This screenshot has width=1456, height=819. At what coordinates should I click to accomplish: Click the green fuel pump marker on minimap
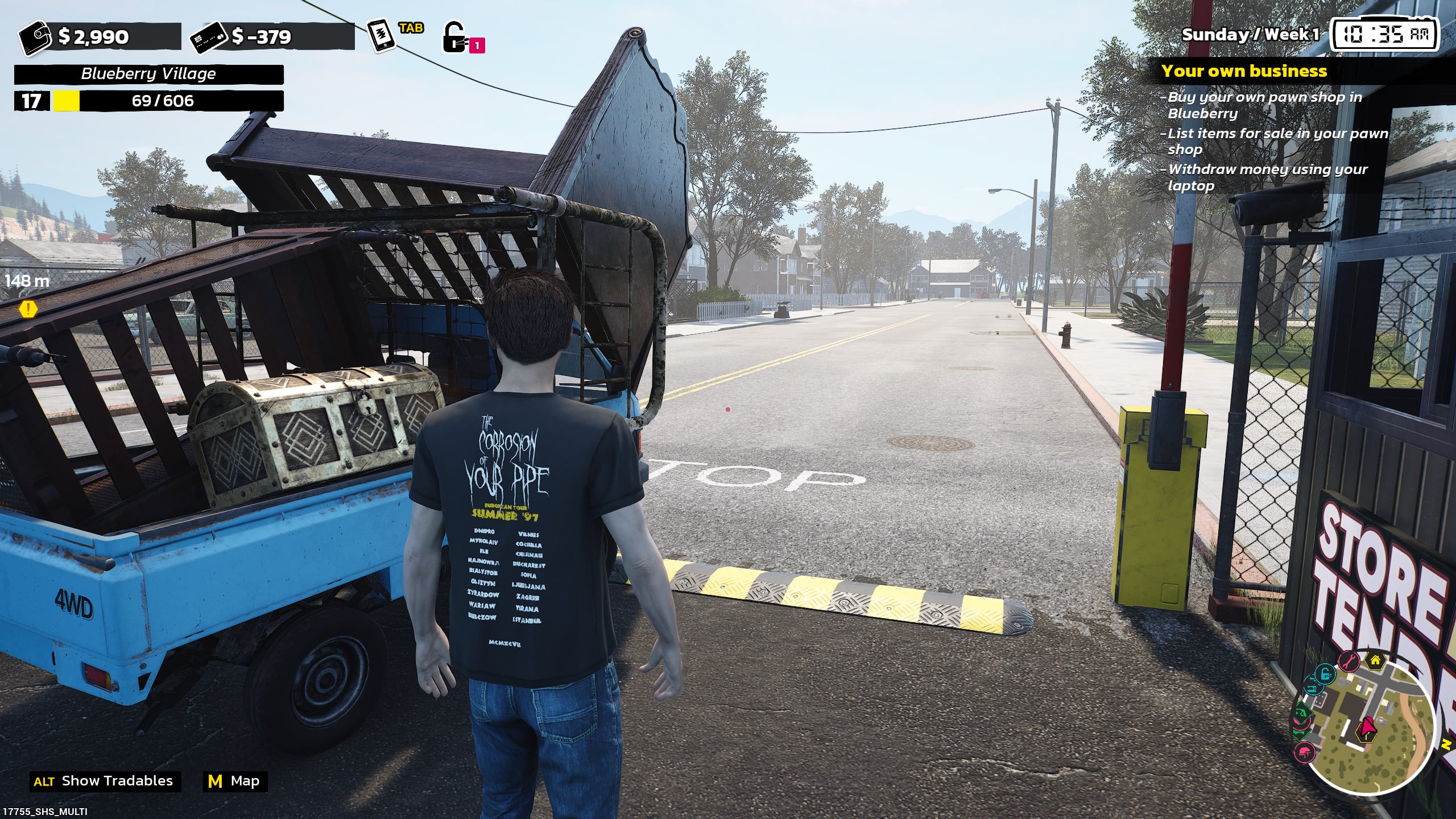(1302, 712)
